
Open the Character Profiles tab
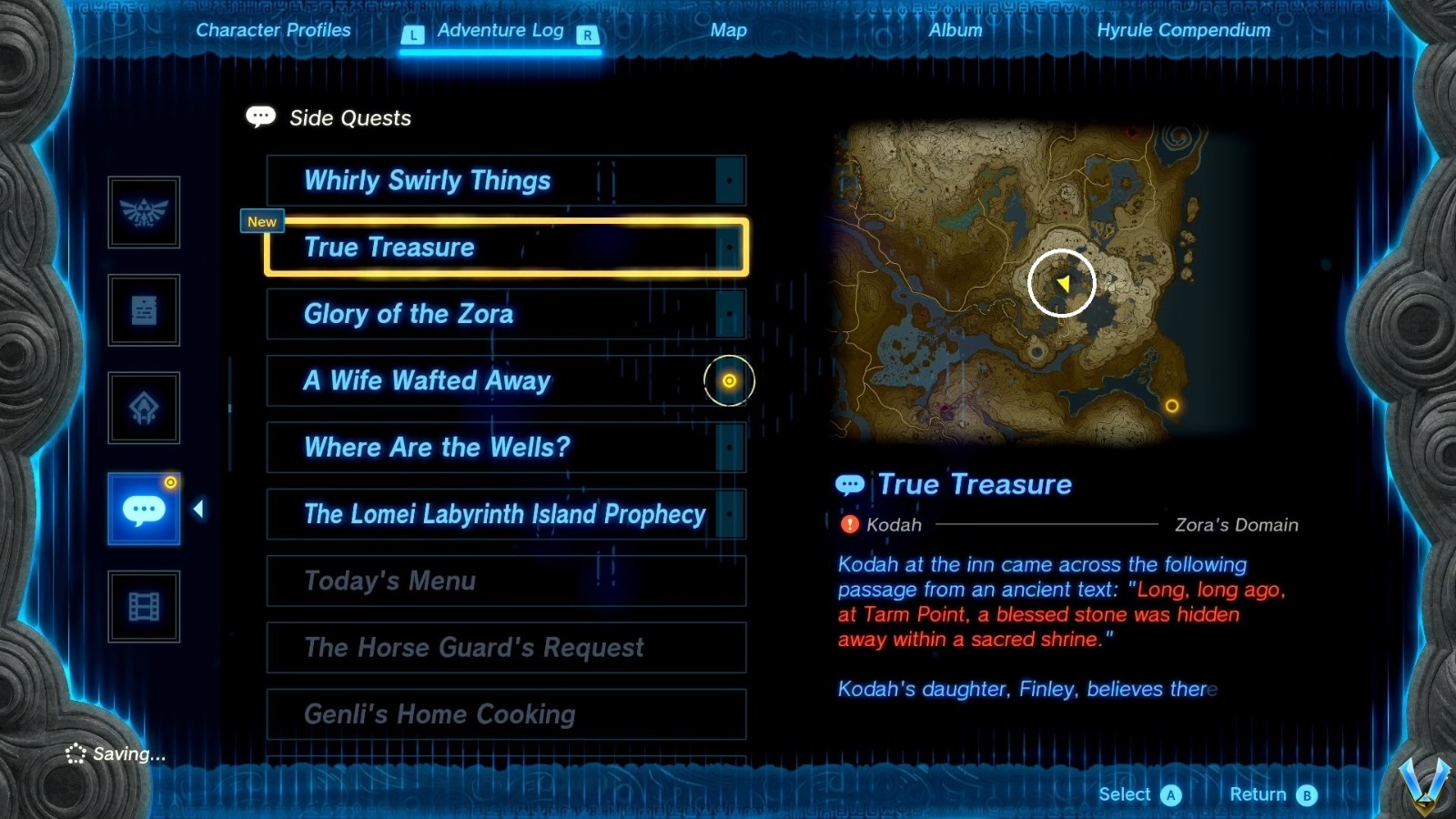[x=273, y=30]
